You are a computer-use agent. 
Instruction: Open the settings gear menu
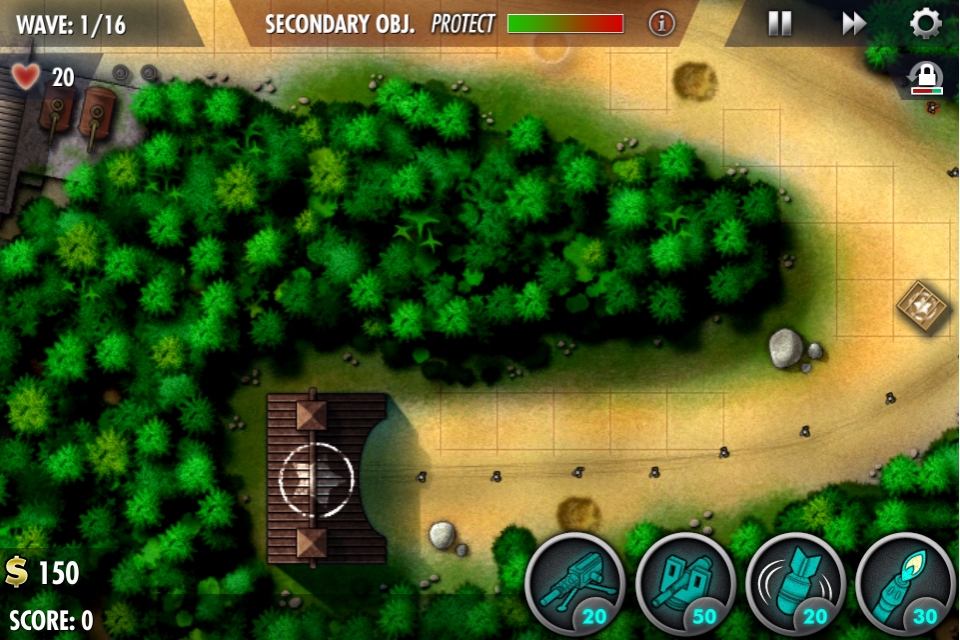coord(926,24)
